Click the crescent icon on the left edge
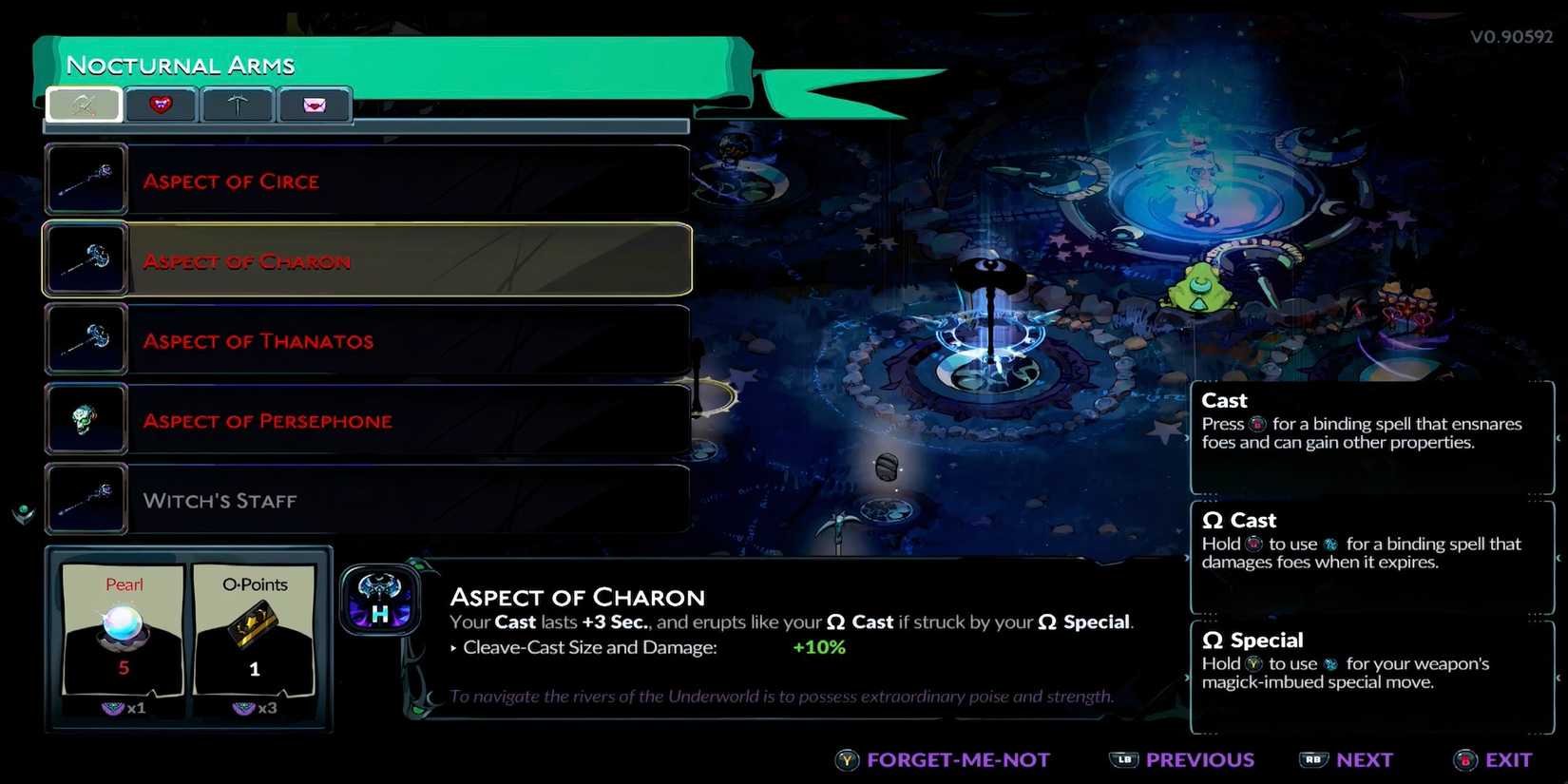The image size is (1568, 784). coord(21,513)
